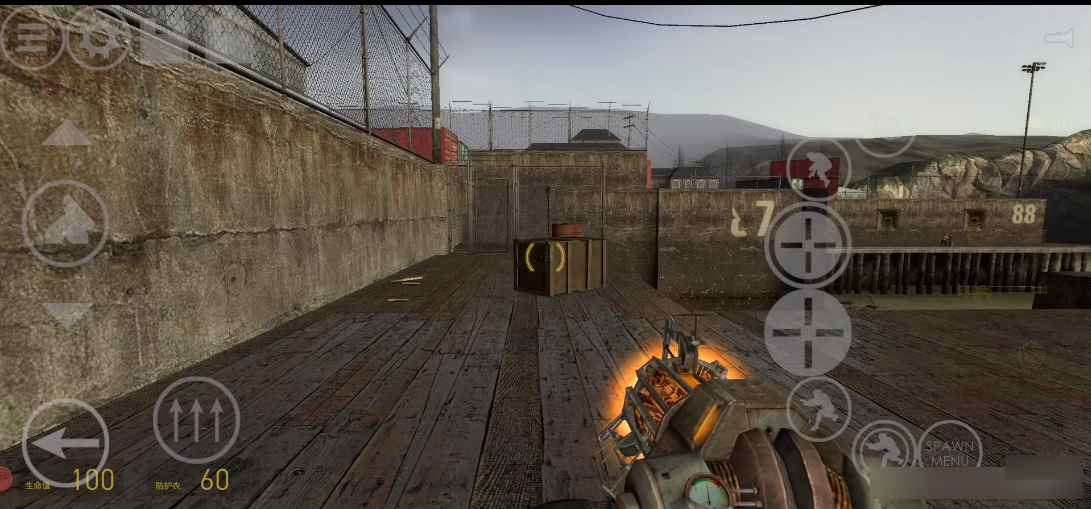Tap the round left arrow button
Image resolution: width=1091 pixels, height=509 pixels.
tap(65, 442)
